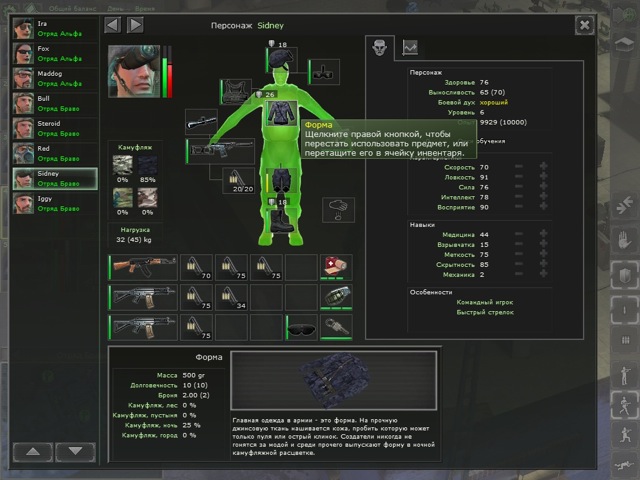Image resolution: width=640 pixels, height=480 pixels.
Task: Select Ira in the squad list
Action: point(54,28)
